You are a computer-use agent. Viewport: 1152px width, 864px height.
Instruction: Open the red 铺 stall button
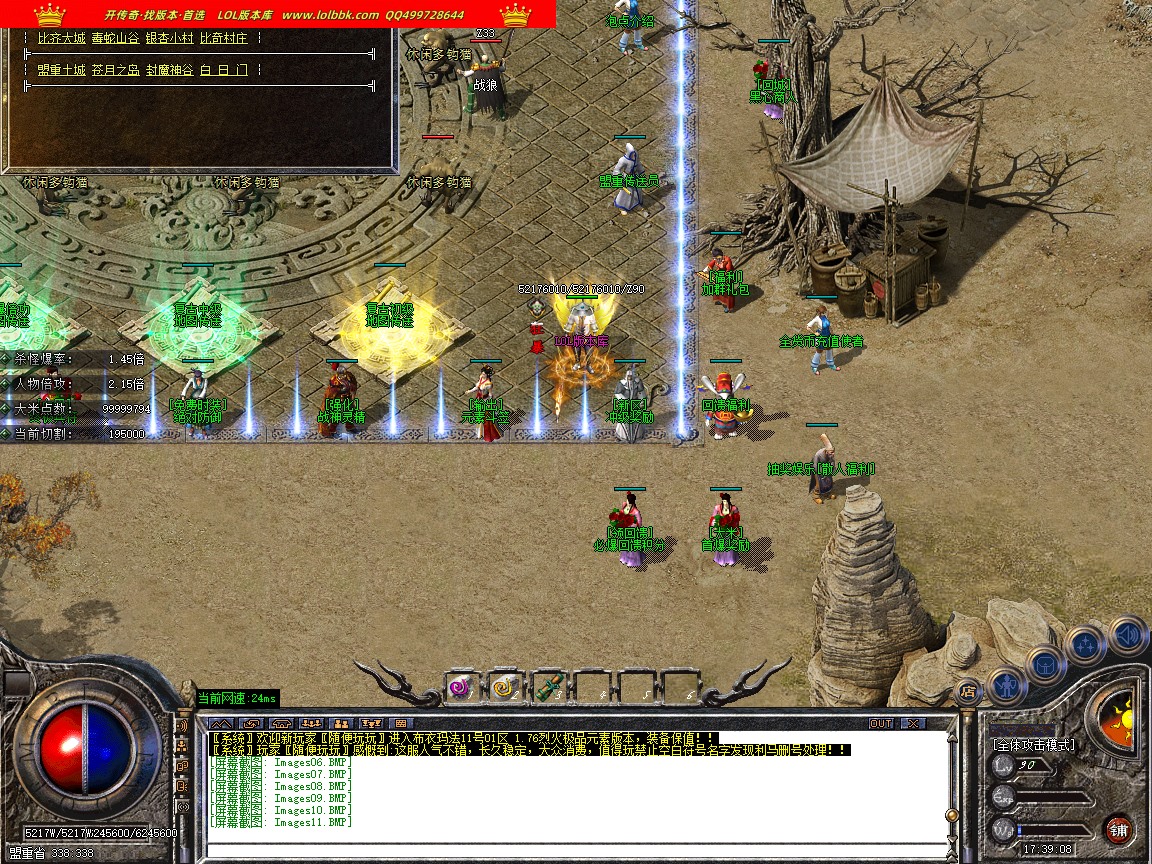[x=1119, y=830]
